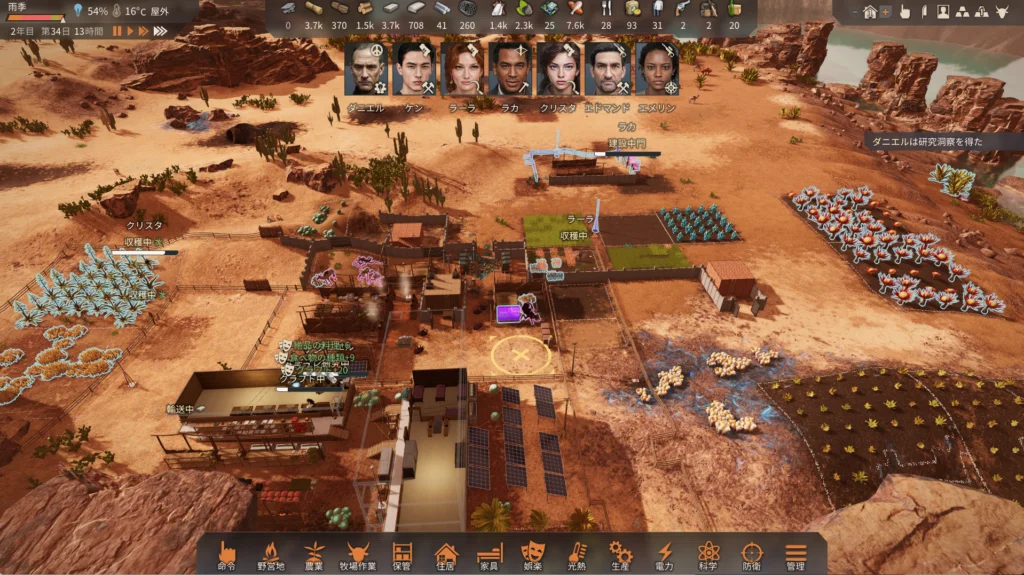The width and height of the screenshot is (1024, 575).
Task: Set game speed to fastest triple arrows
Action: (161, 32)
